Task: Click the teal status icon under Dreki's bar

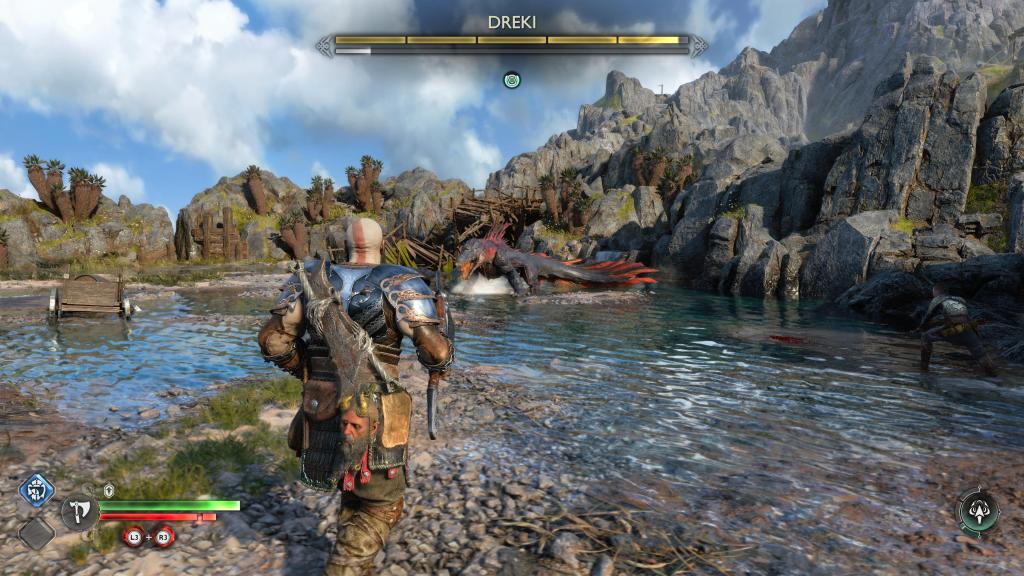Action: (x=512, y=78)
